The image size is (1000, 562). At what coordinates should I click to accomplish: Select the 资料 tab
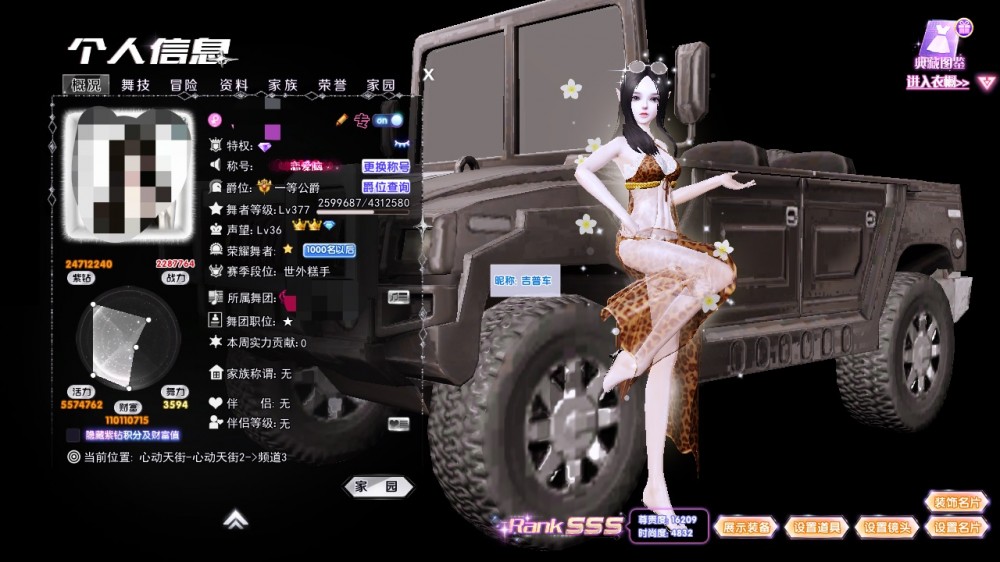234,85
